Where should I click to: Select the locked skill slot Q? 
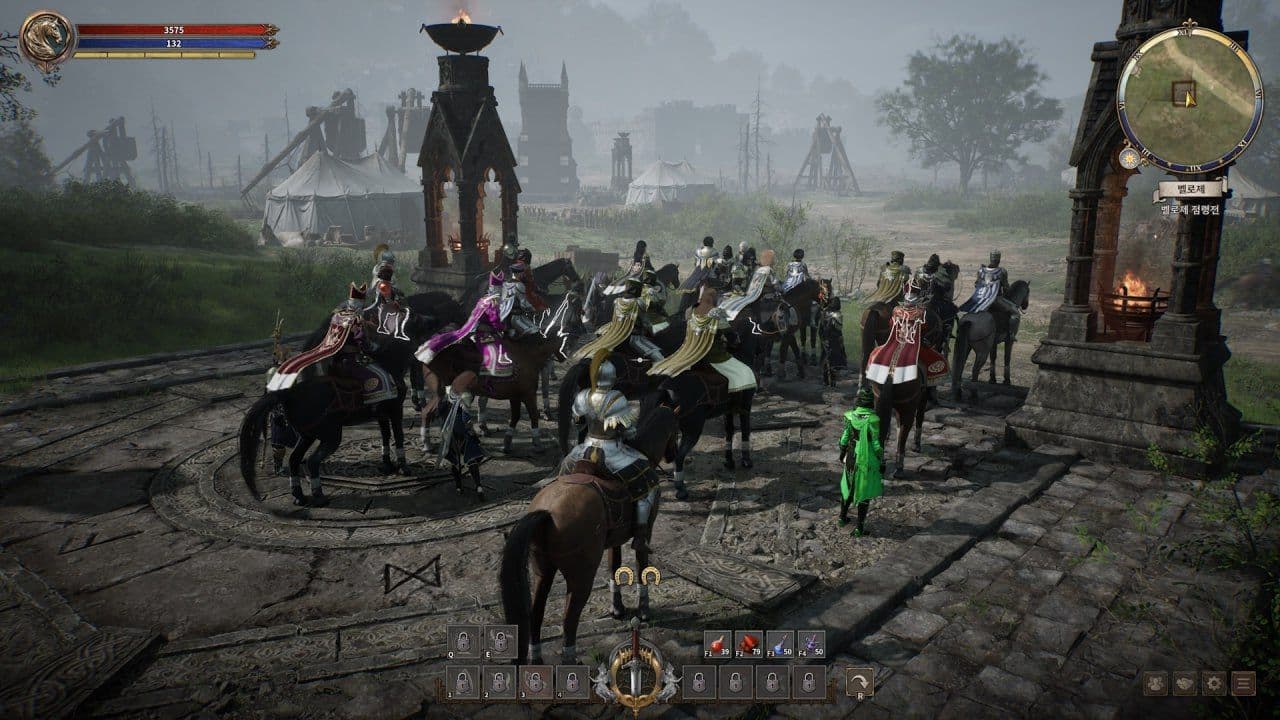tap(463, 641)
